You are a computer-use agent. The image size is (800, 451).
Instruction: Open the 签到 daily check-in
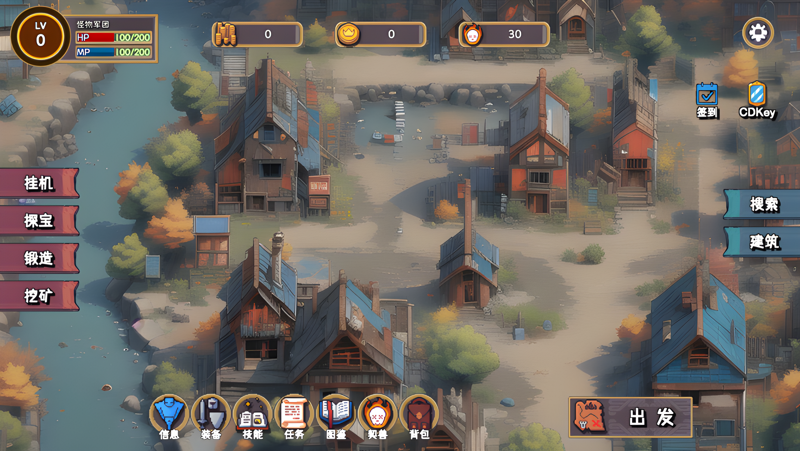pos(707,96)
